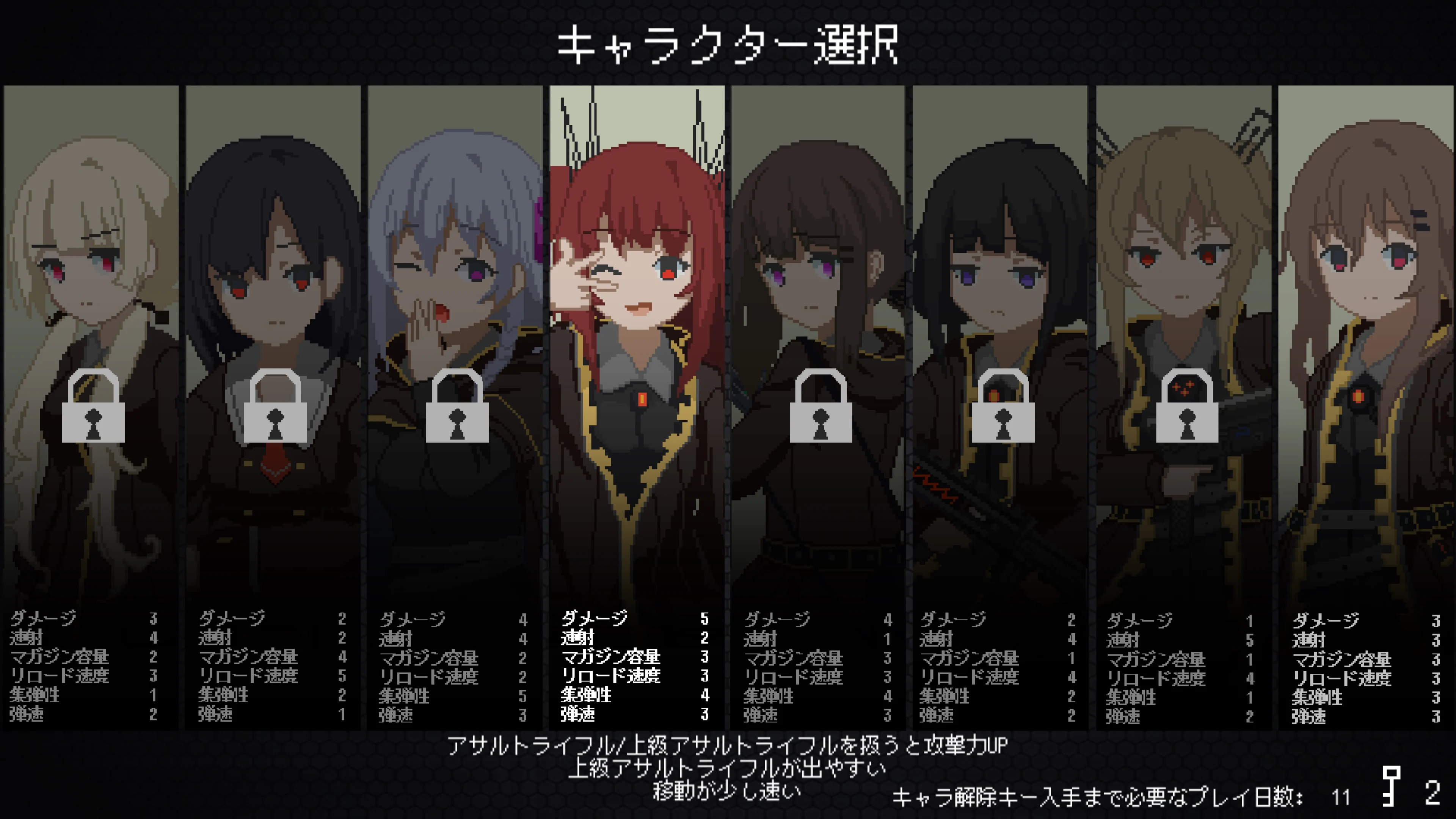Image resolution: width=1456 pixels, height=819 pixels.
Task: Click the lock over the second black-haired character
Action: click(x=274, y=413)
